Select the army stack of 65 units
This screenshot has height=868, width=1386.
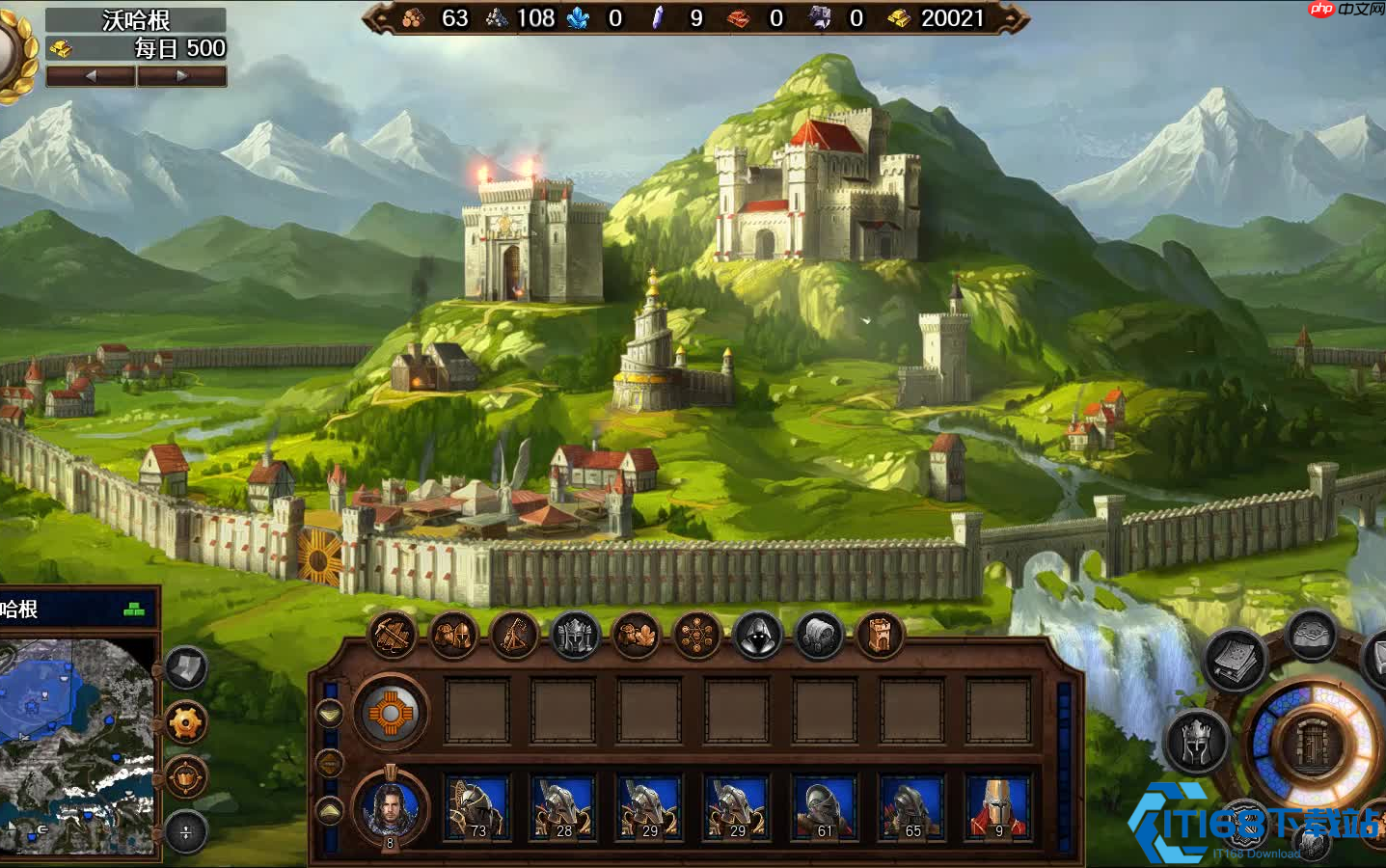pos(911,808)
